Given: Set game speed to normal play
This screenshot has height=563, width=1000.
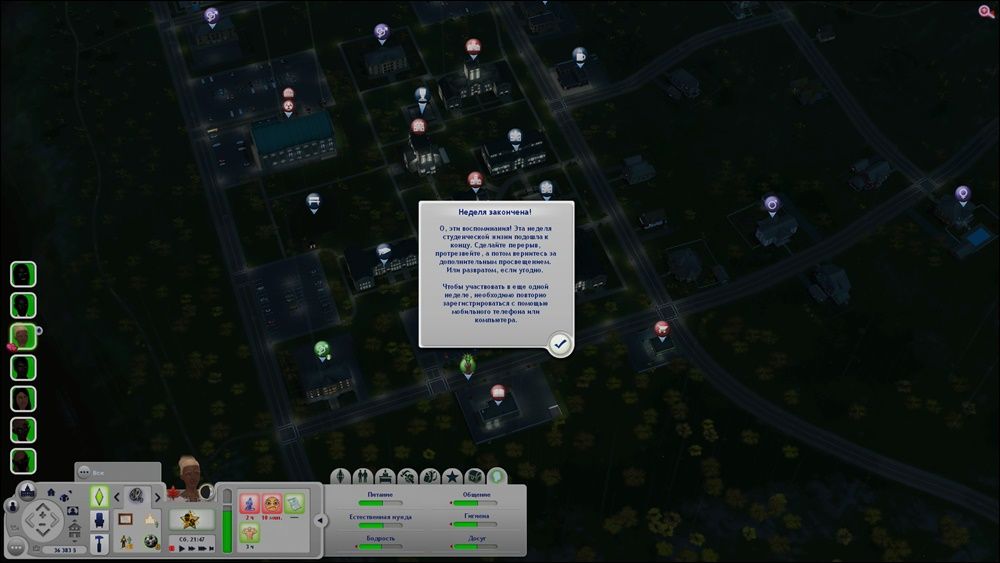Looking at the screenshot, I should [183, 549].
